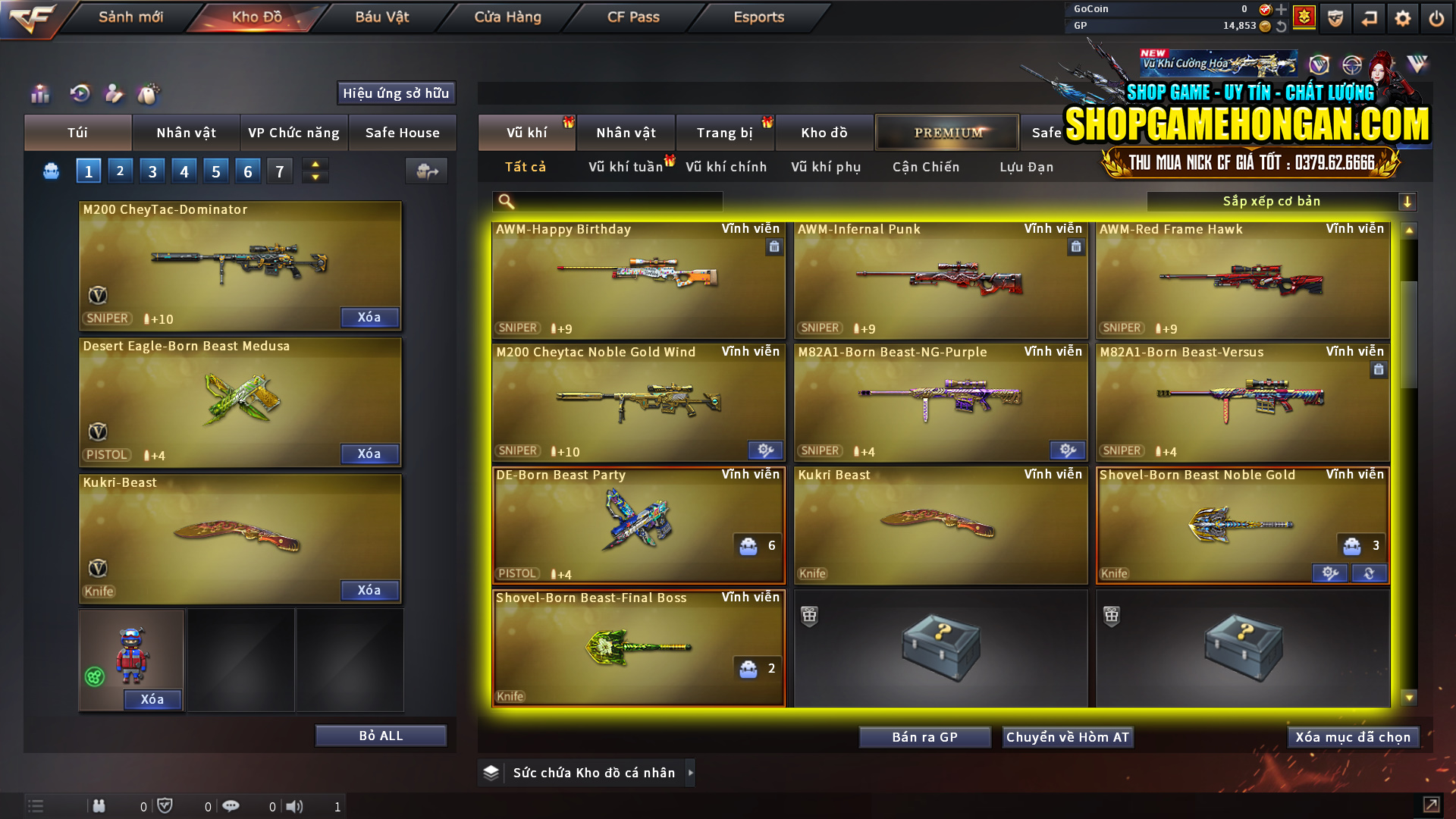The width and height of the screenshot is (1456, 819).
Task: Click the upgrade gear icon on M200 Cheytac Noble Gold Wind
Action: pos(764,450)
